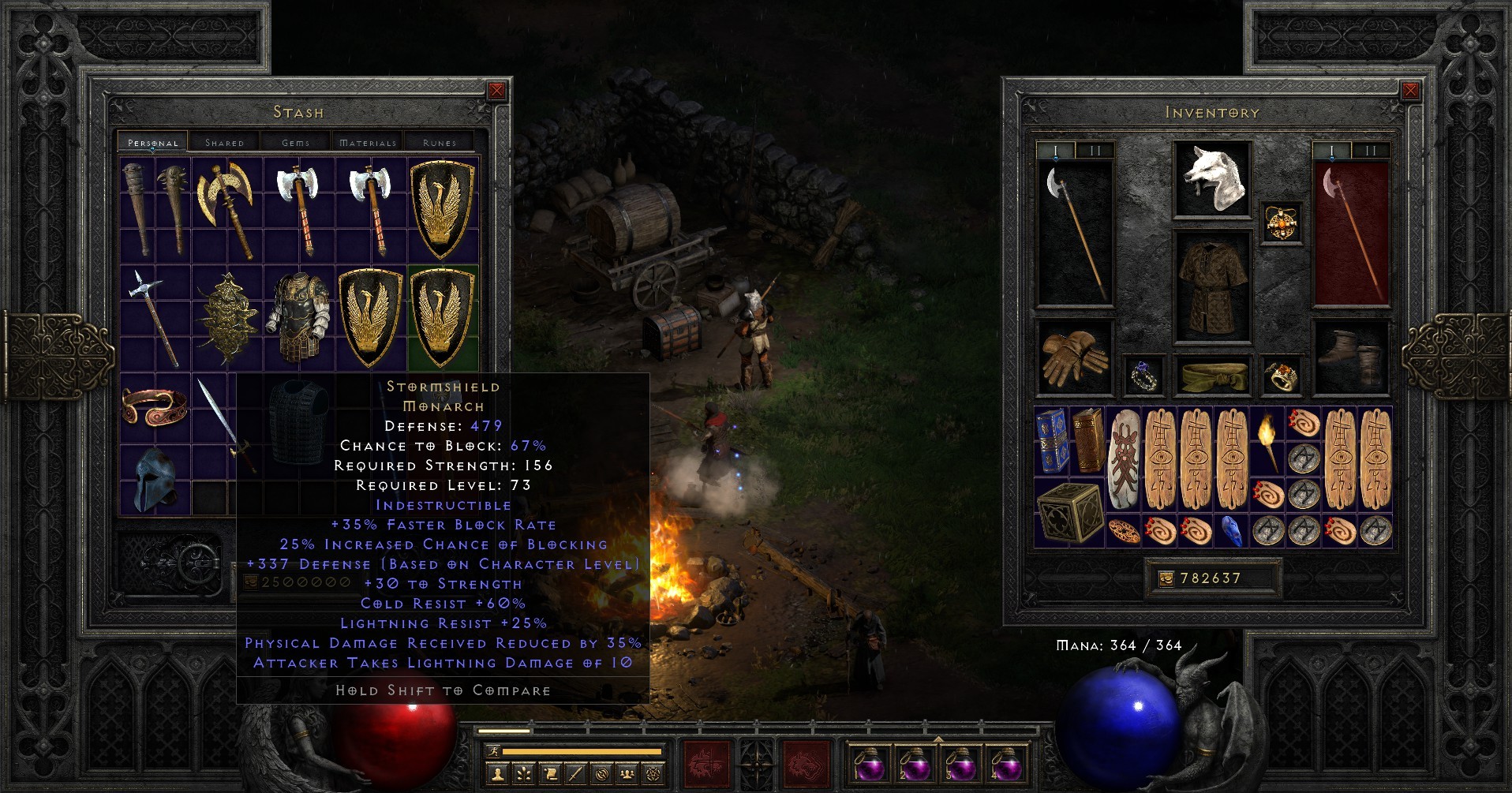Open the Quest Log scroll icon
Viewport: 1512px width, 793px height.
click(x=550, y=775)
